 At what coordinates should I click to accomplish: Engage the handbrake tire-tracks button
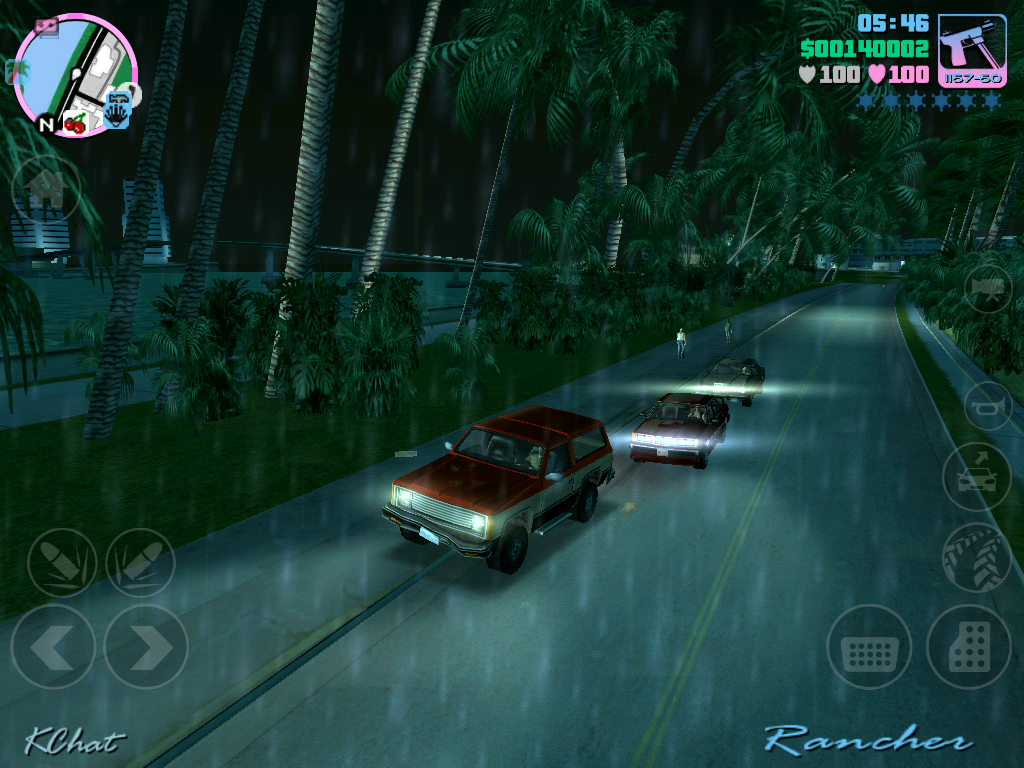coord(976,557)
